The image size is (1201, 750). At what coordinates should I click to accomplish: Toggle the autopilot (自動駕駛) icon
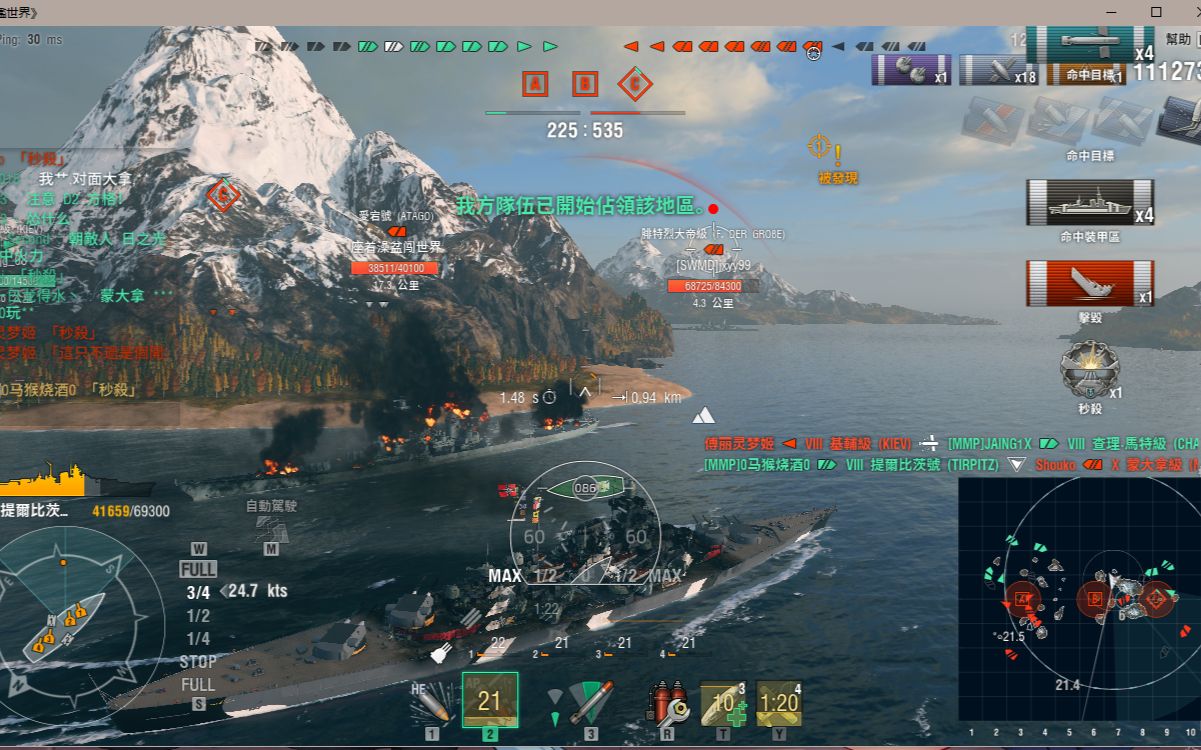coord(271,526)
